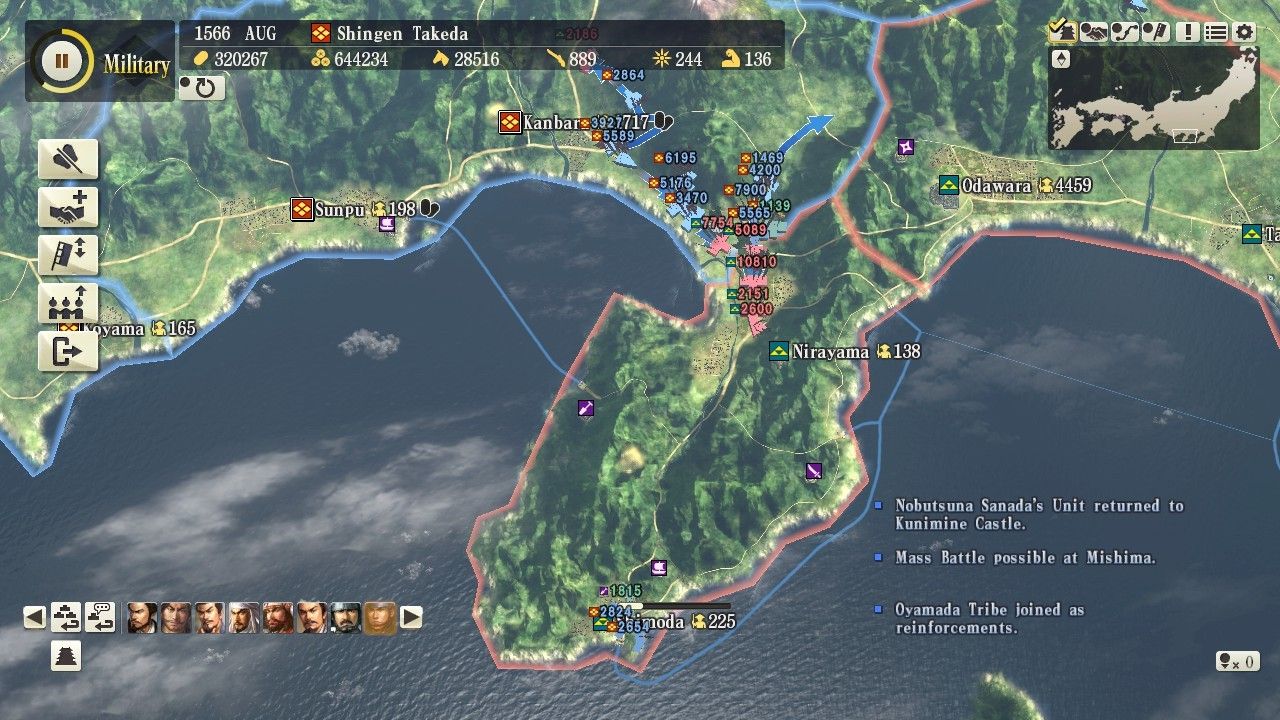Toggle the castle display filter with checkmark
Viewport: 1280px width, 720px height.
[1062, 32]
